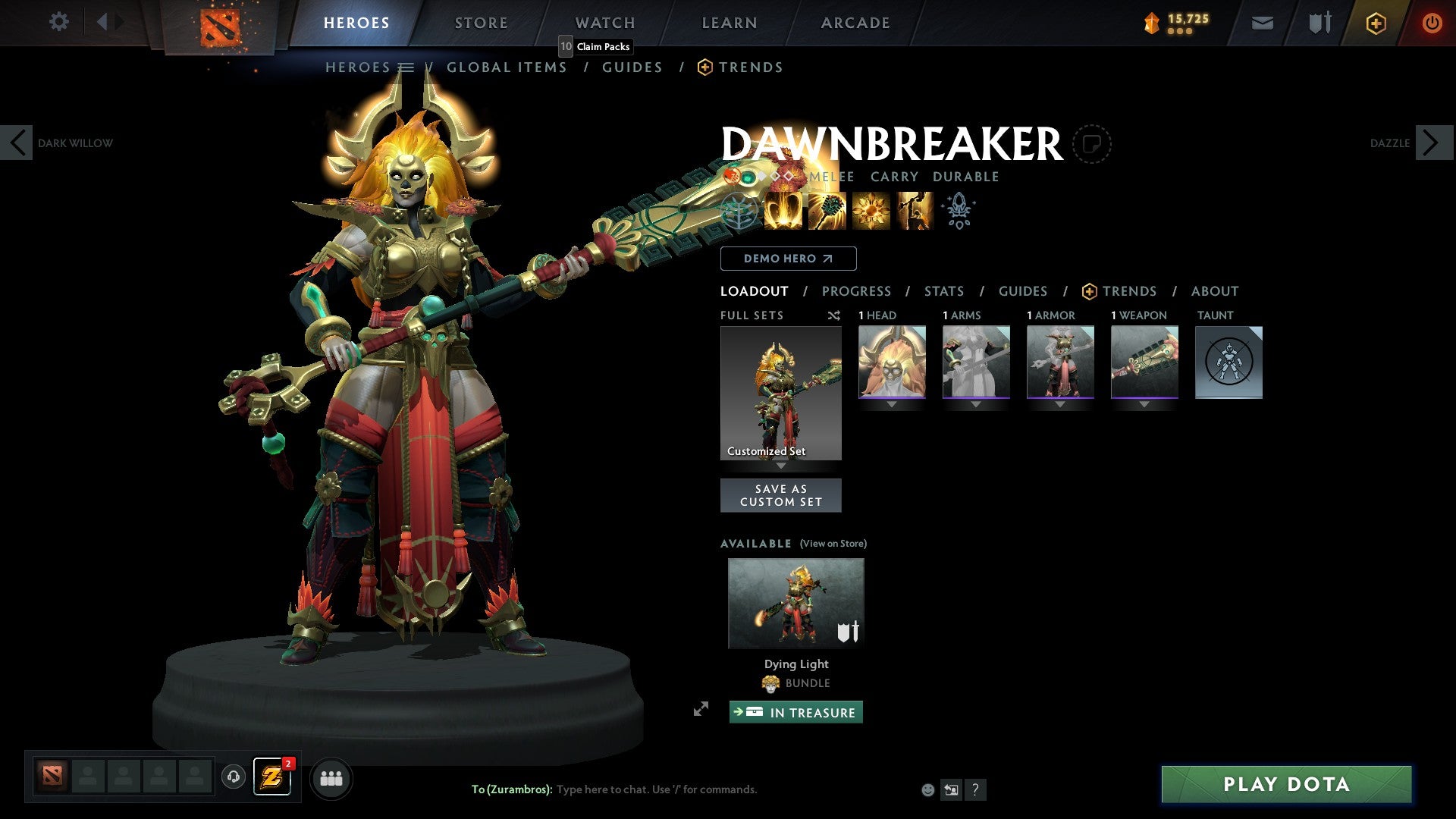Launch Demo Hero mode
Image resolution: width=1456 pixels, height=819 pixels.
tap(788, 259)
